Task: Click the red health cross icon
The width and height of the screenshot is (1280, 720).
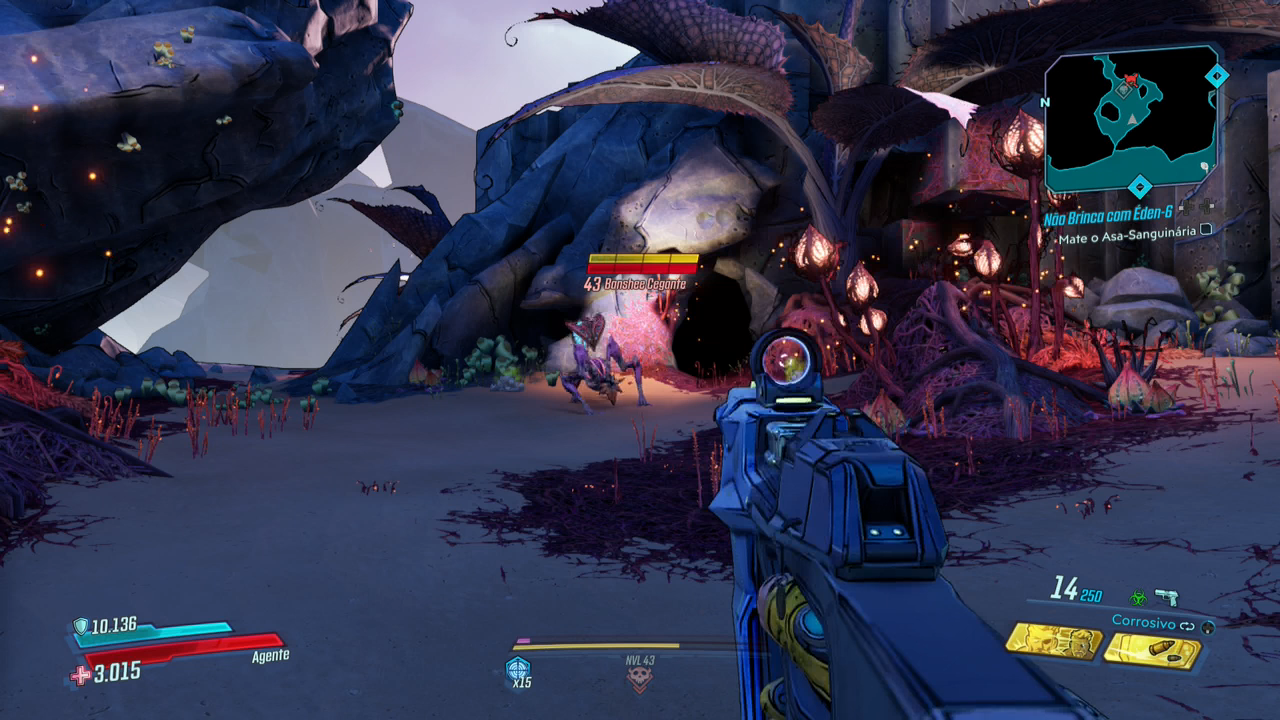Action: click(80, 675)
